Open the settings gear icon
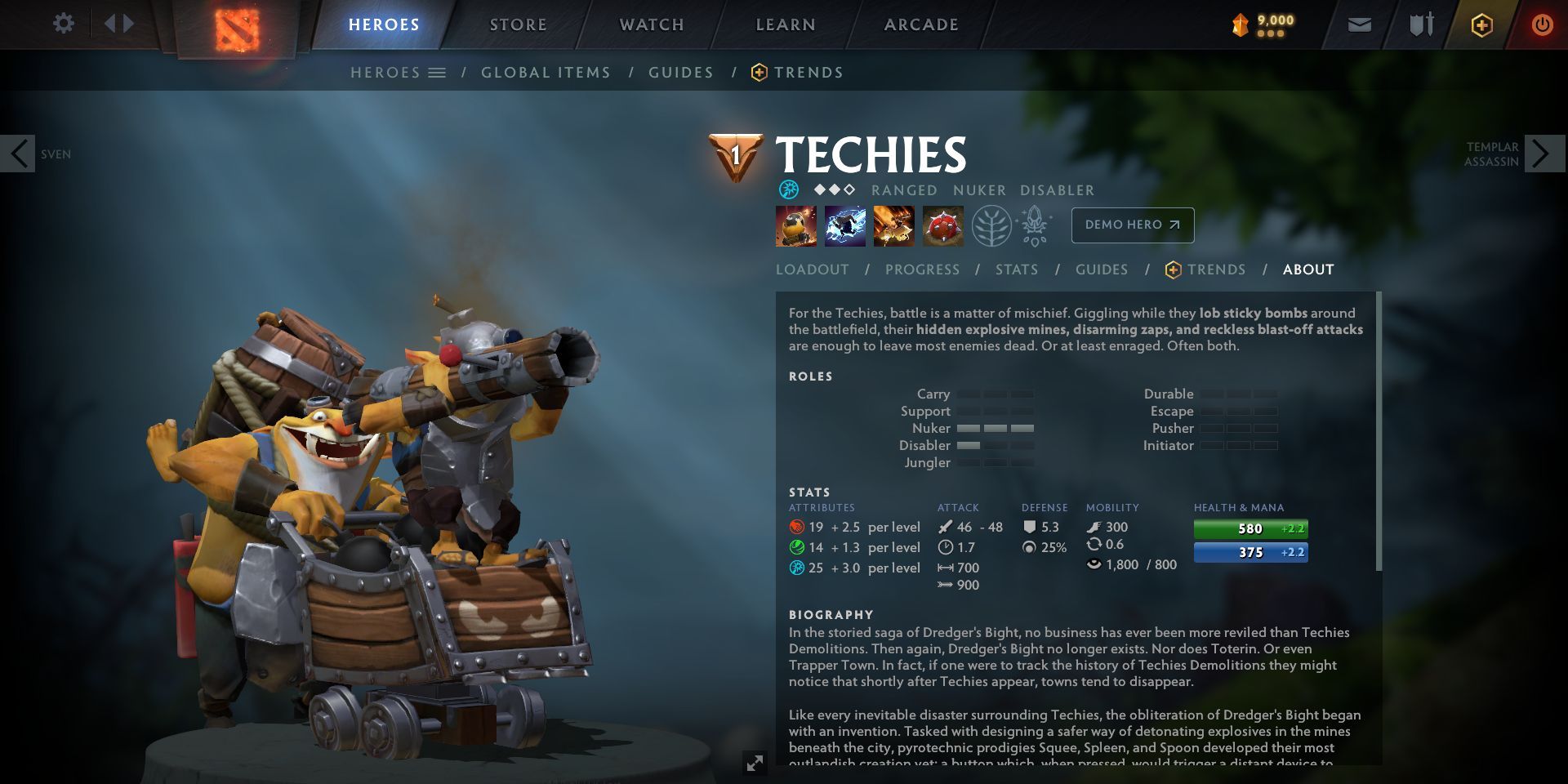Image resolution: width=1568 pixels, height=784 pixels. [x=63, y=24]
